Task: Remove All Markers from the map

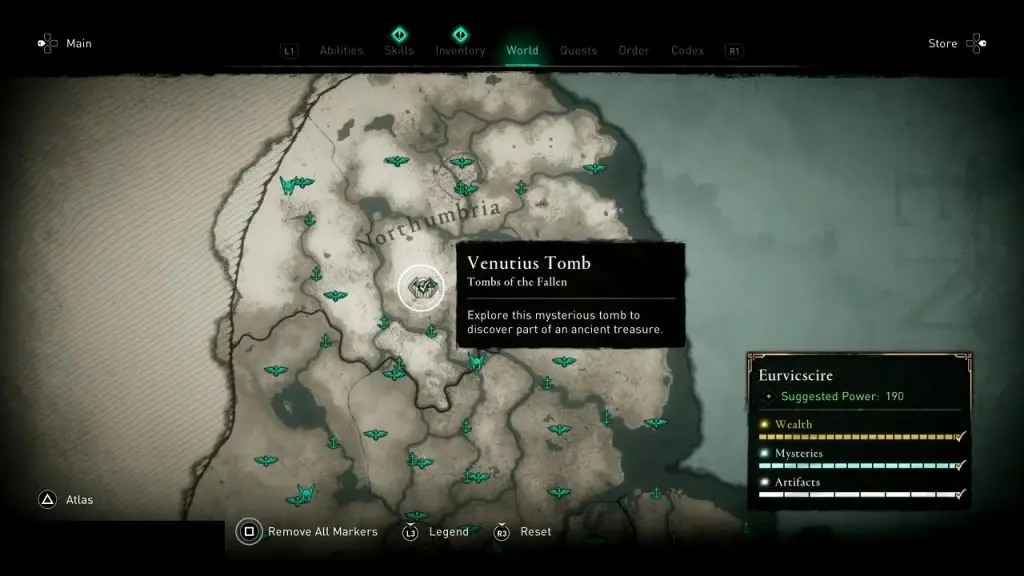Action: (322, 532)
